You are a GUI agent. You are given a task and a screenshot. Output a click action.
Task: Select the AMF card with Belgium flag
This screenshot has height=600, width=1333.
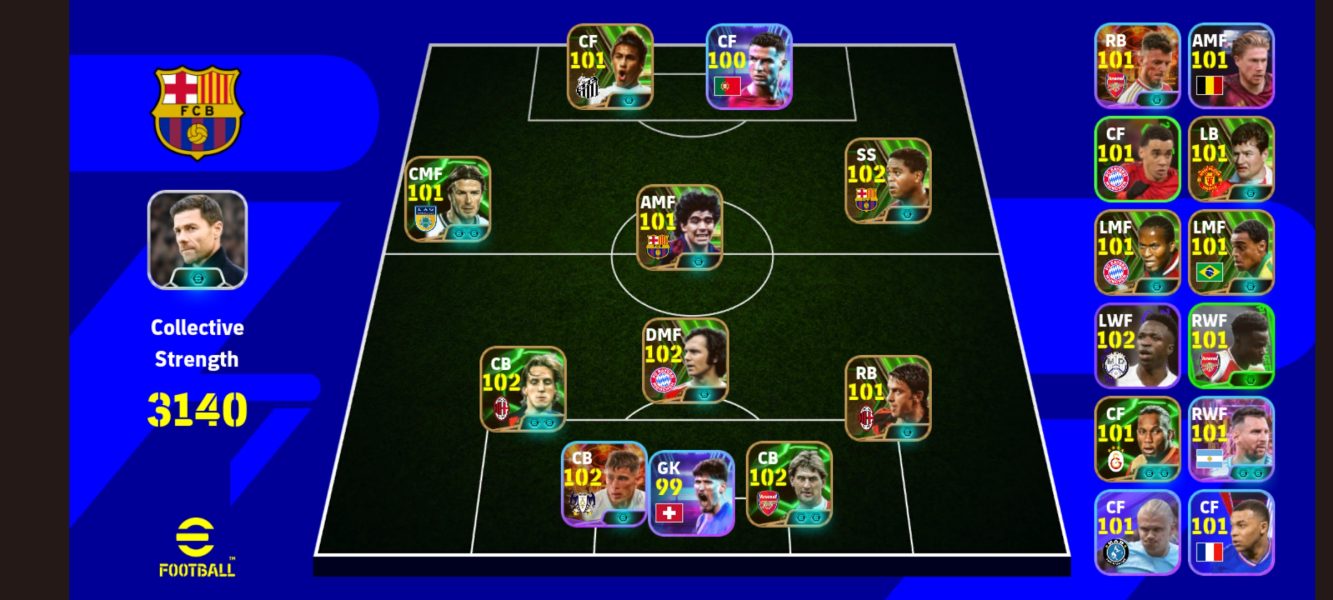click(x=1231, y=65)
